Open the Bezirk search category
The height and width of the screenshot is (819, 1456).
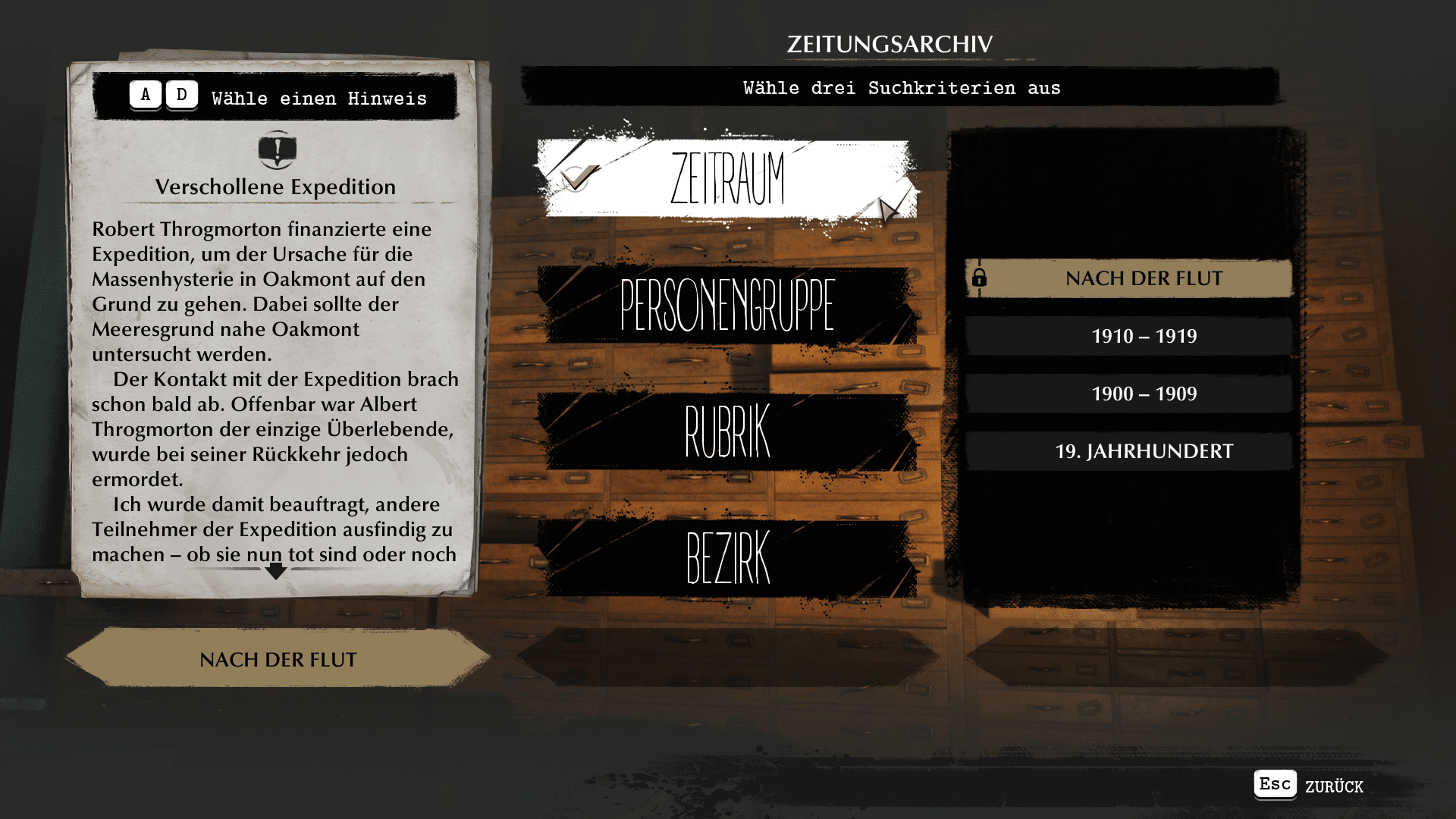pos(726,558)
